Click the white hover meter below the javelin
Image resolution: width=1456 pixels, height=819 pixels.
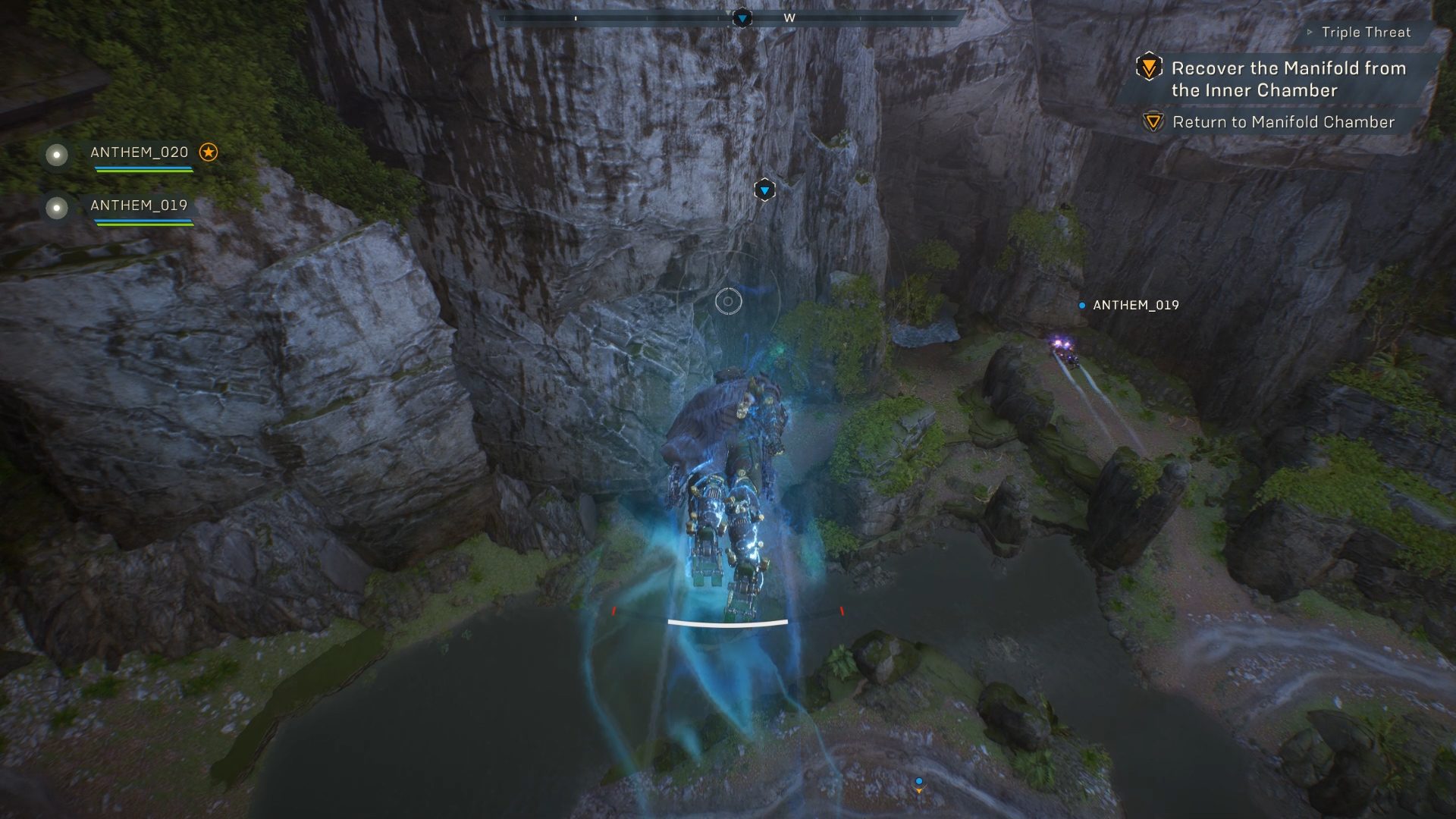click(727, 622)
